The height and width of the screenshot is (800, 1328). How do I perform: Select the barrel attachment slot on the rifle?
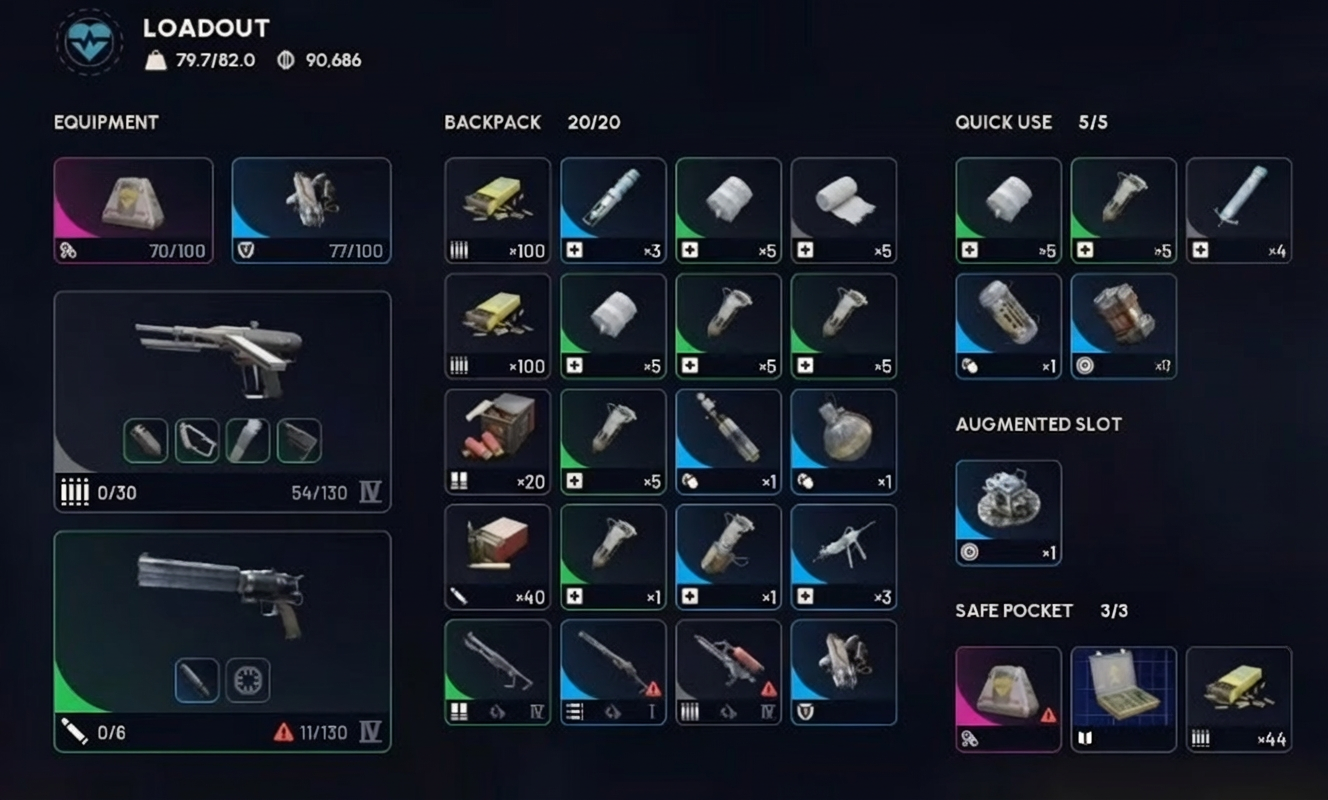pyautogui.click(x=247, y=440)
